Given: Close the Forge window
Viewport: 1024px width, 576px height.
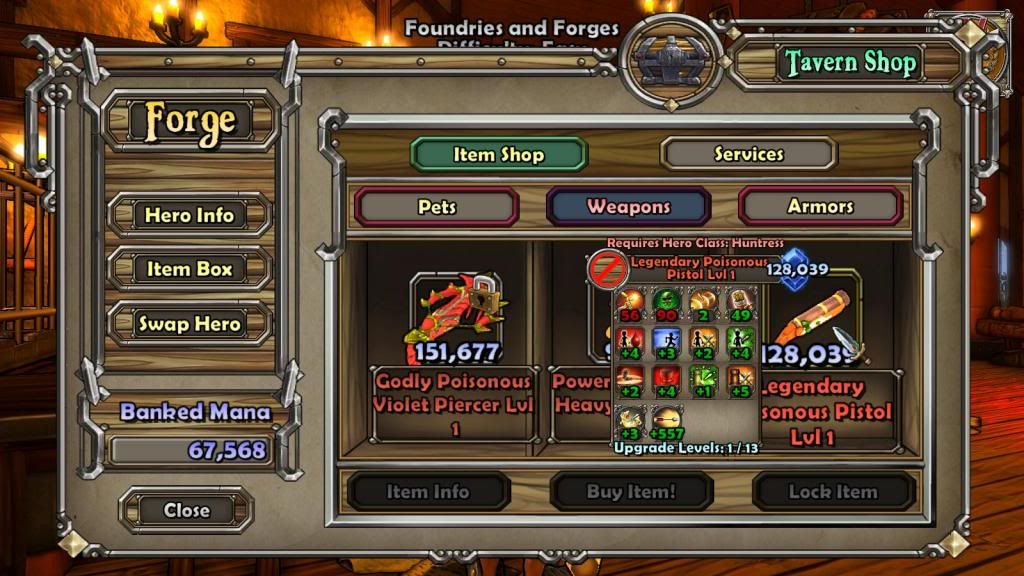Looking at the screenshot, I should click(186, 510).
